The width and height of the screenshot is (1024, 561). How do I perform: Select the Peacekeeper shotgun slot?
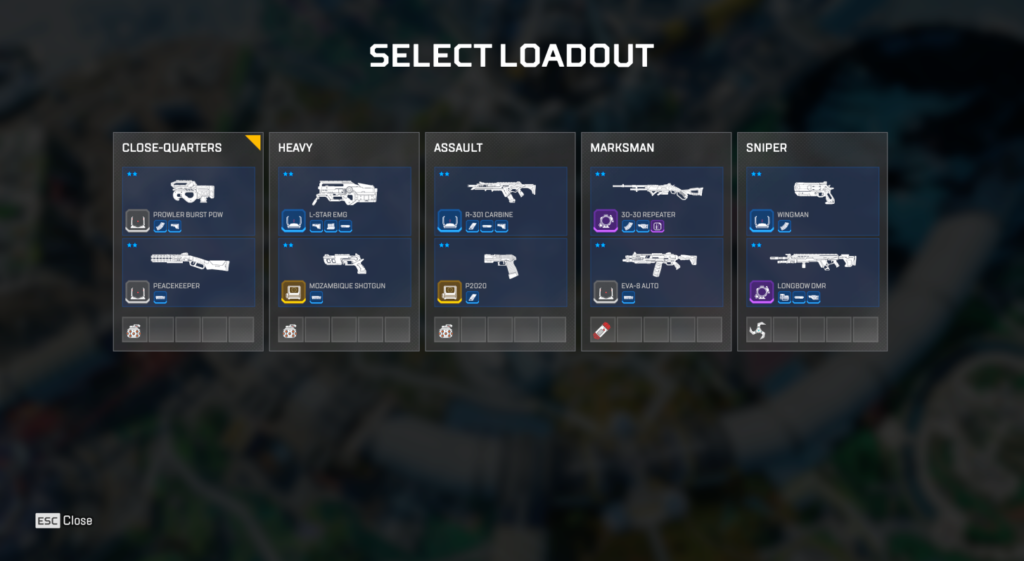(x=188, y=272)
